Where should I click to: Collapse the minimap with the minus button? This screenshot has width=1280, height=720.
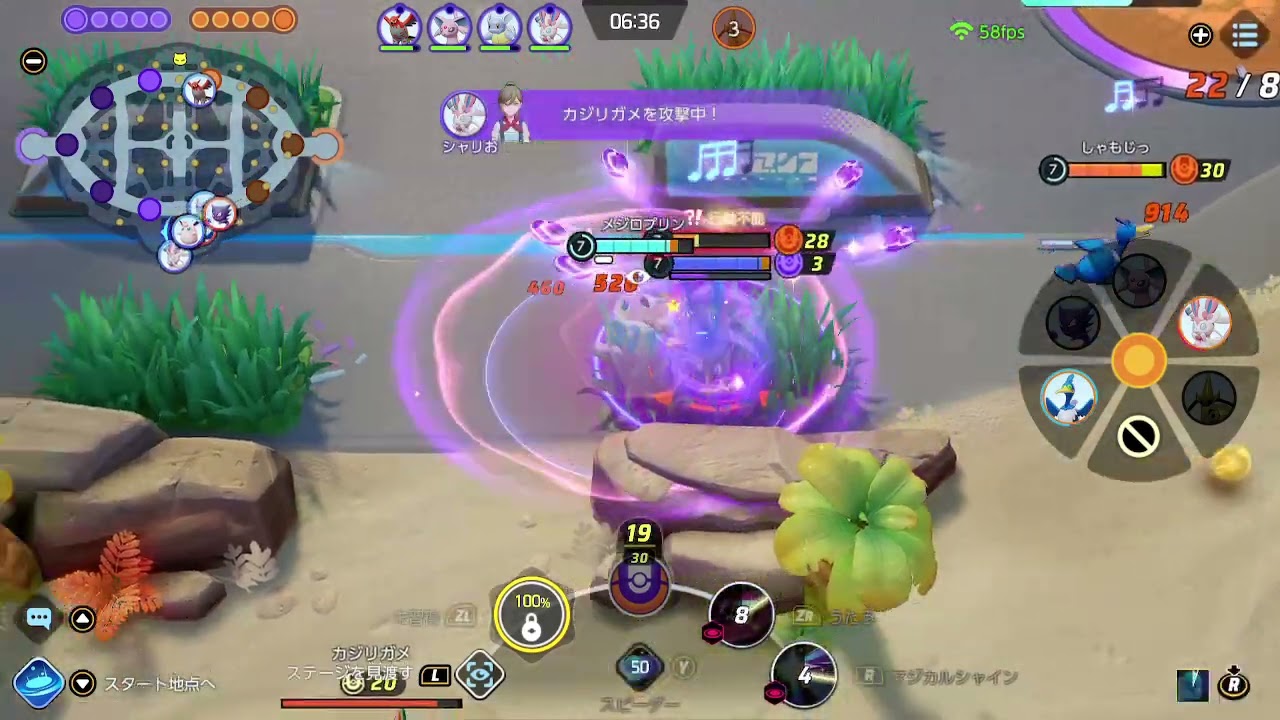point(33,61)
